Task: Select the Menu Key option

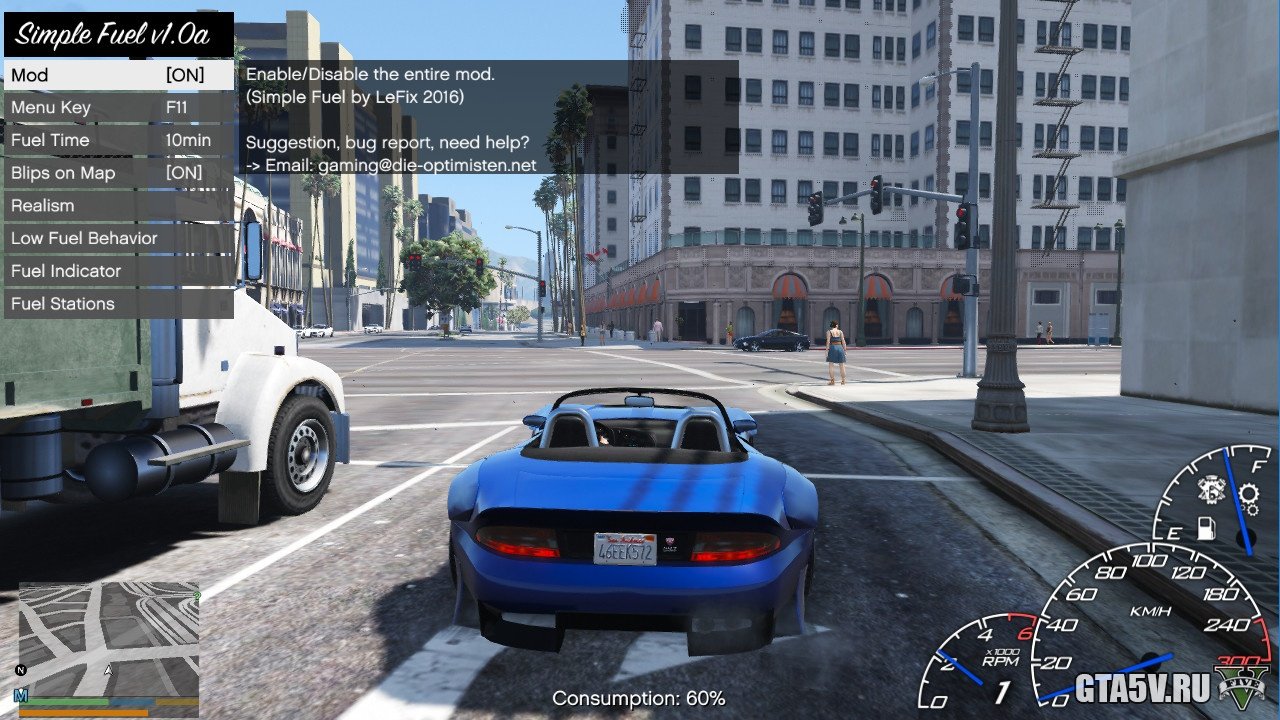Action: pyautogui.click(x=118, y=108)
